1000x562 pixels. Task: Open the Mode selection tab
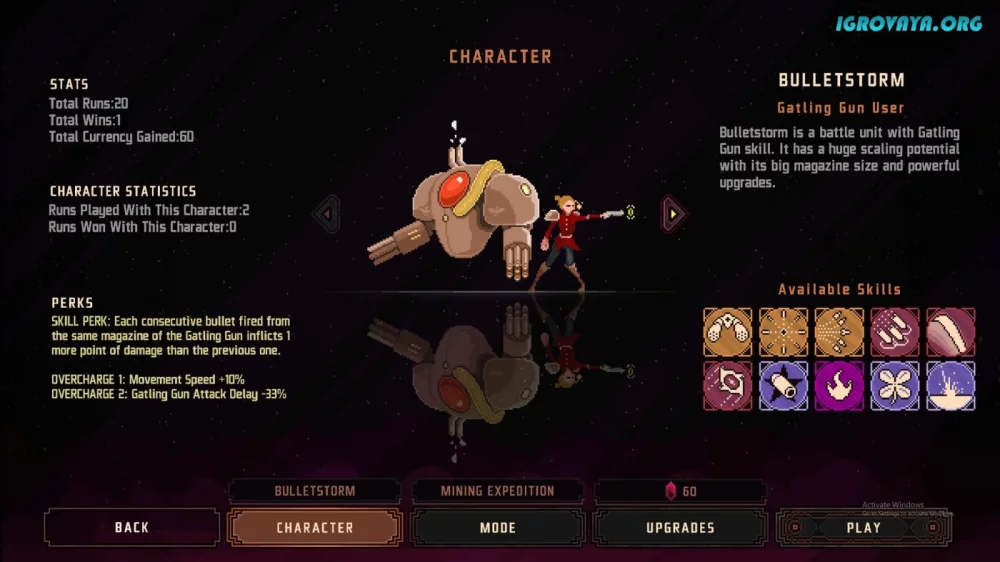coord(497,527)
